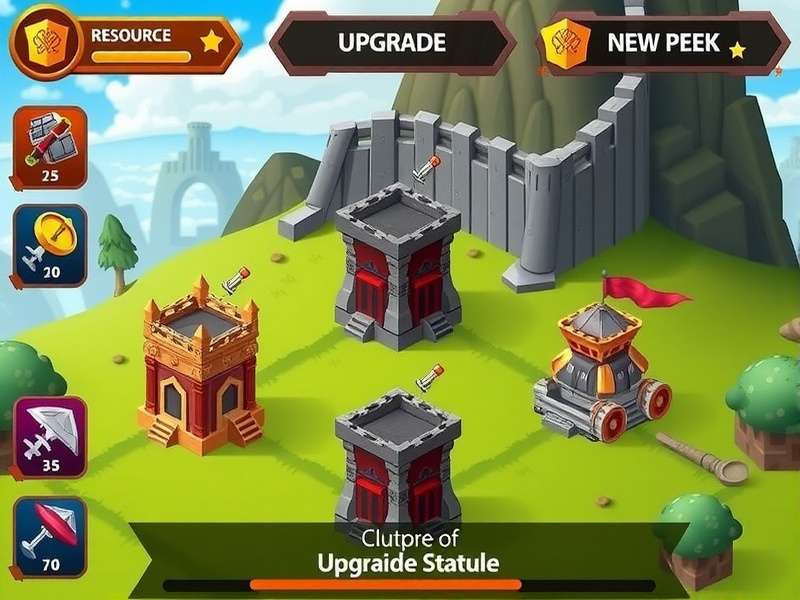The width and height of the screenshot is (800, 600).
Task: Choose the cannon item costing 25
Action: [50, 147]
